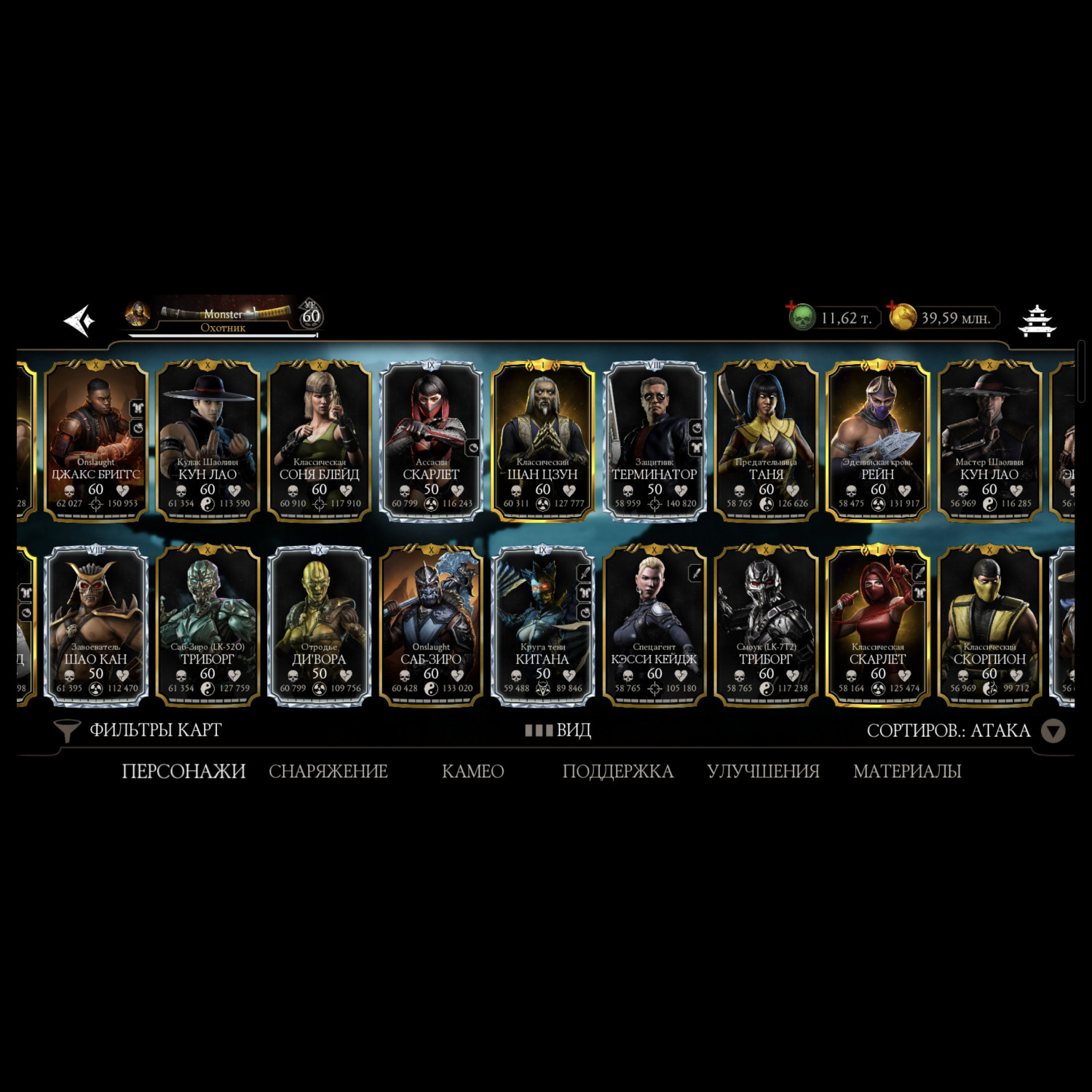
Task: Select the Classic Scorpion card
Action: (989, 625)
